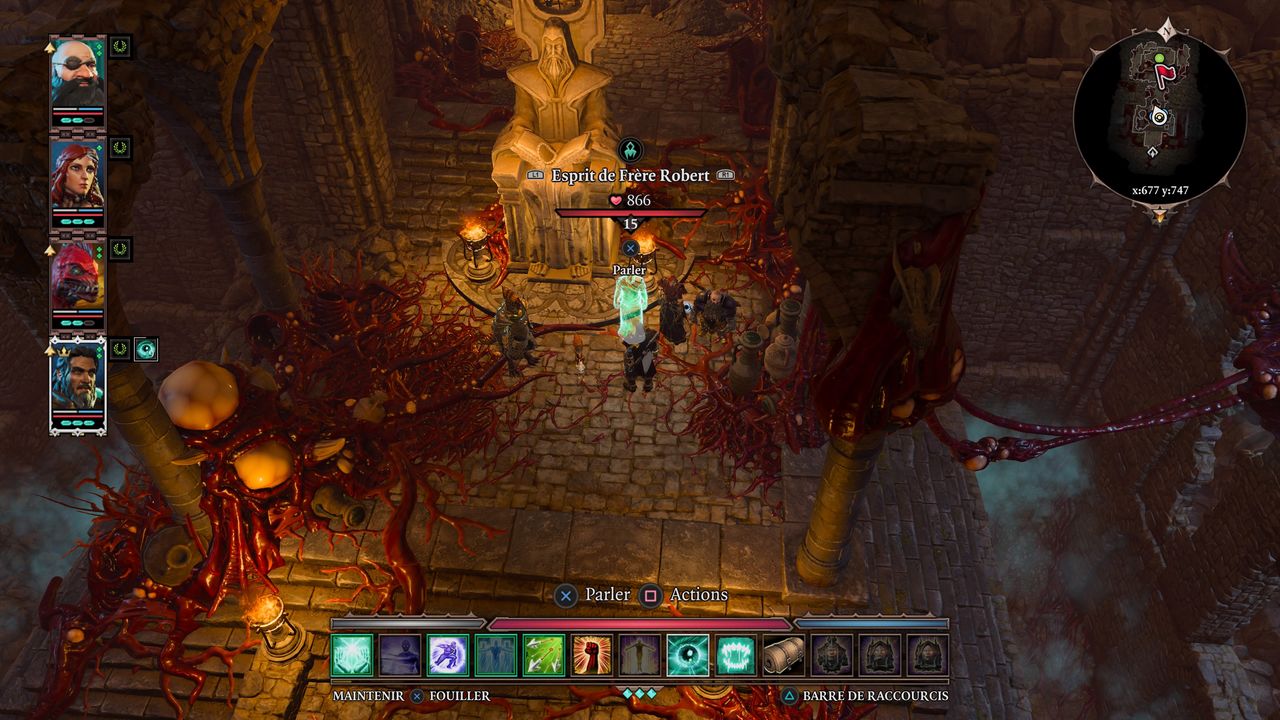Activate the multiple arrows skill
Screen dimensions: 1280x720
coord(544,655)
